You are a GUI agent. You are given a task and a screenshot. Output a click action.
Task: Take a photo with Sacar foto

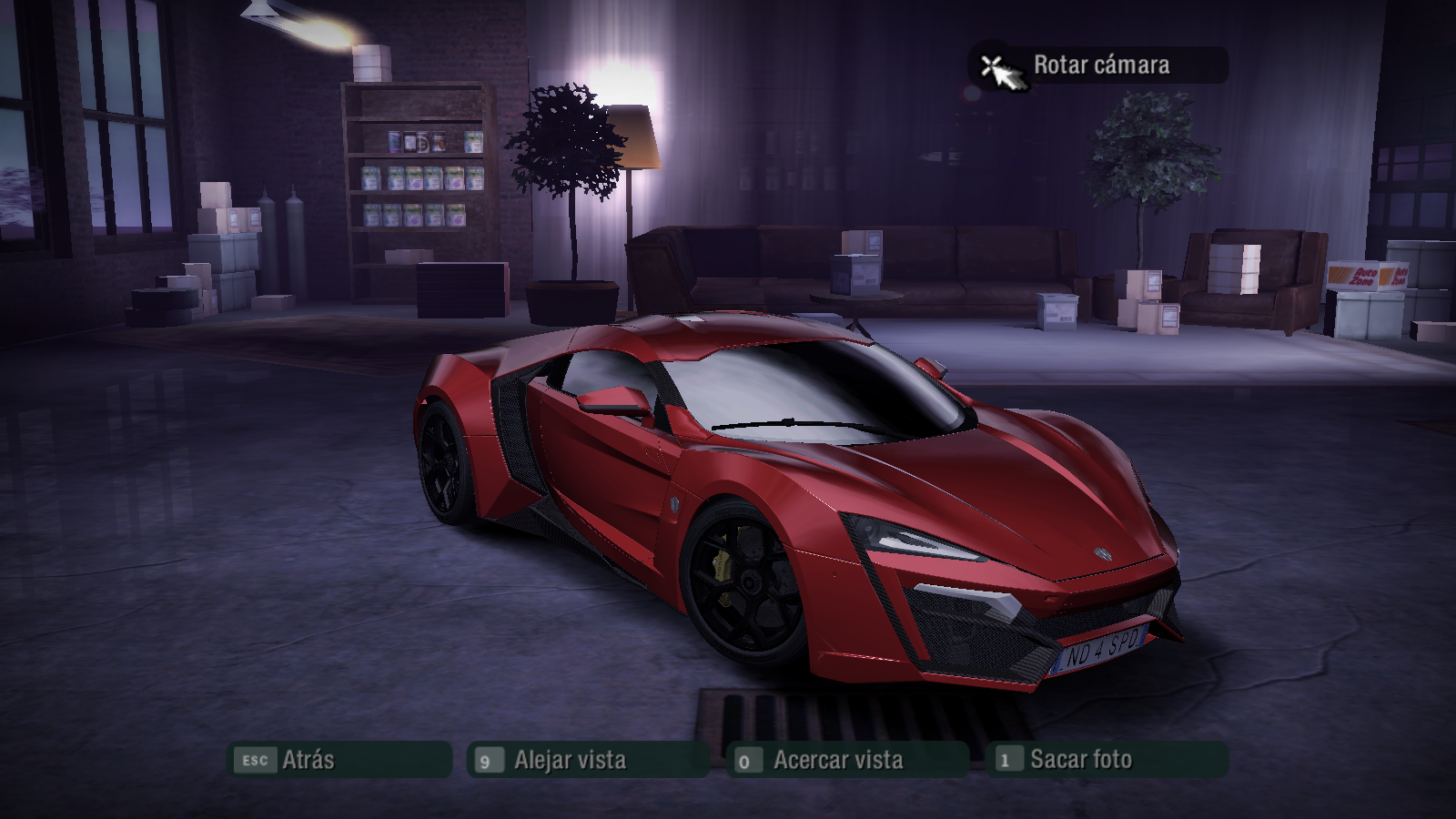pyautogui.click(x=1106, y=760)
